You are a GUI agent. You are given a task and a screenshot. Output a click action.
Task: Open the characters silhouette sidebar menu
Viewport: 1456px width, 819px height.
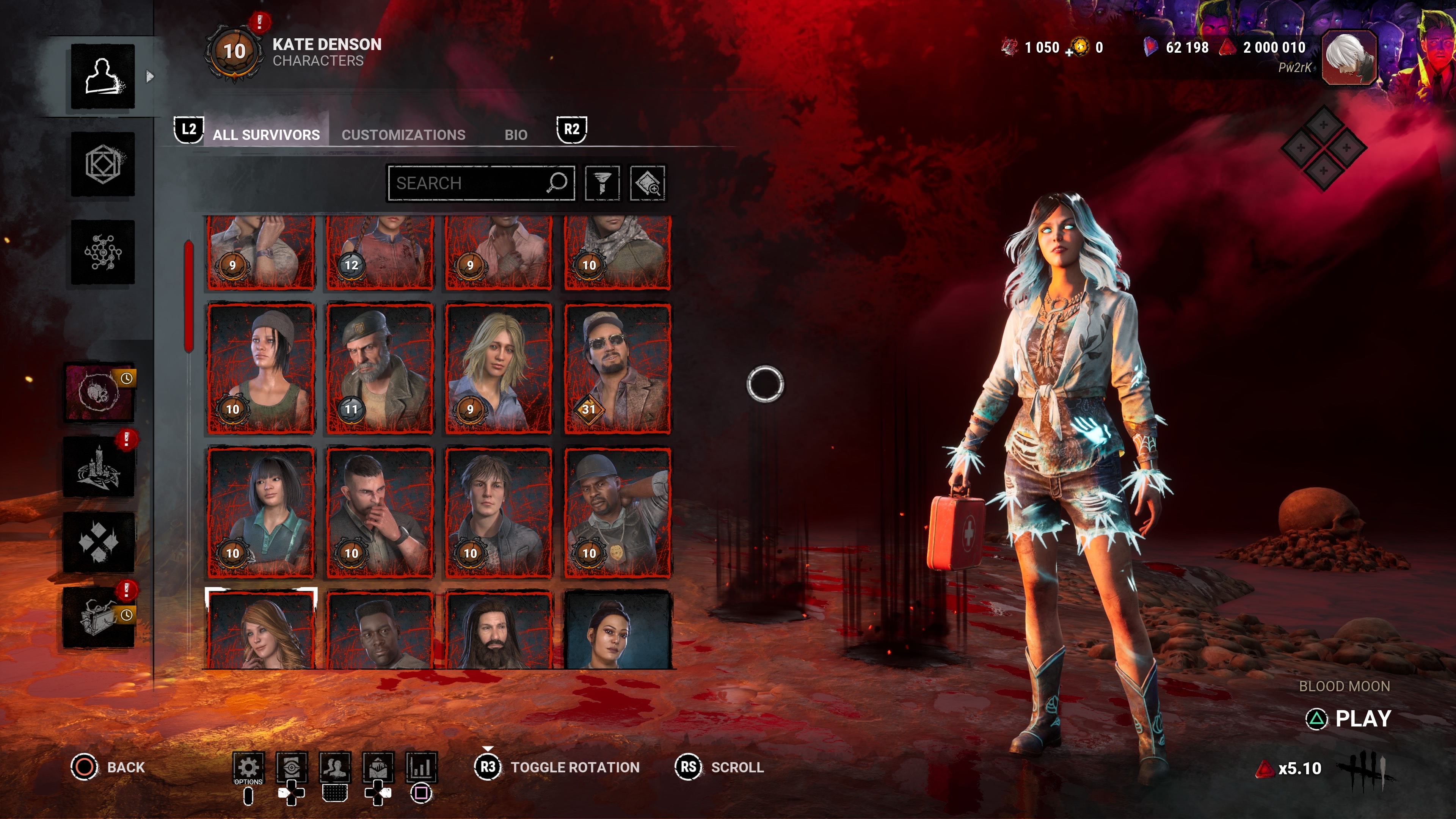103,76
